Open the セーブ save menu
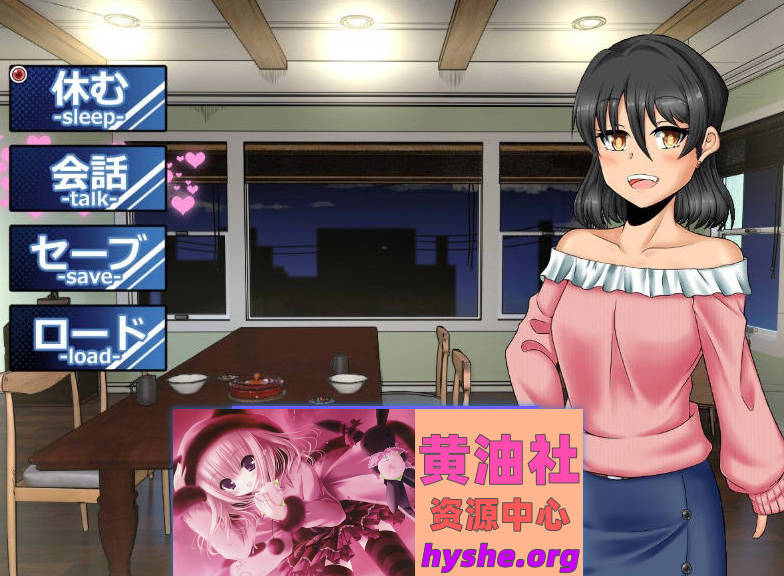The width and height of the screenshot is (784, 576). tap(88, 258)
